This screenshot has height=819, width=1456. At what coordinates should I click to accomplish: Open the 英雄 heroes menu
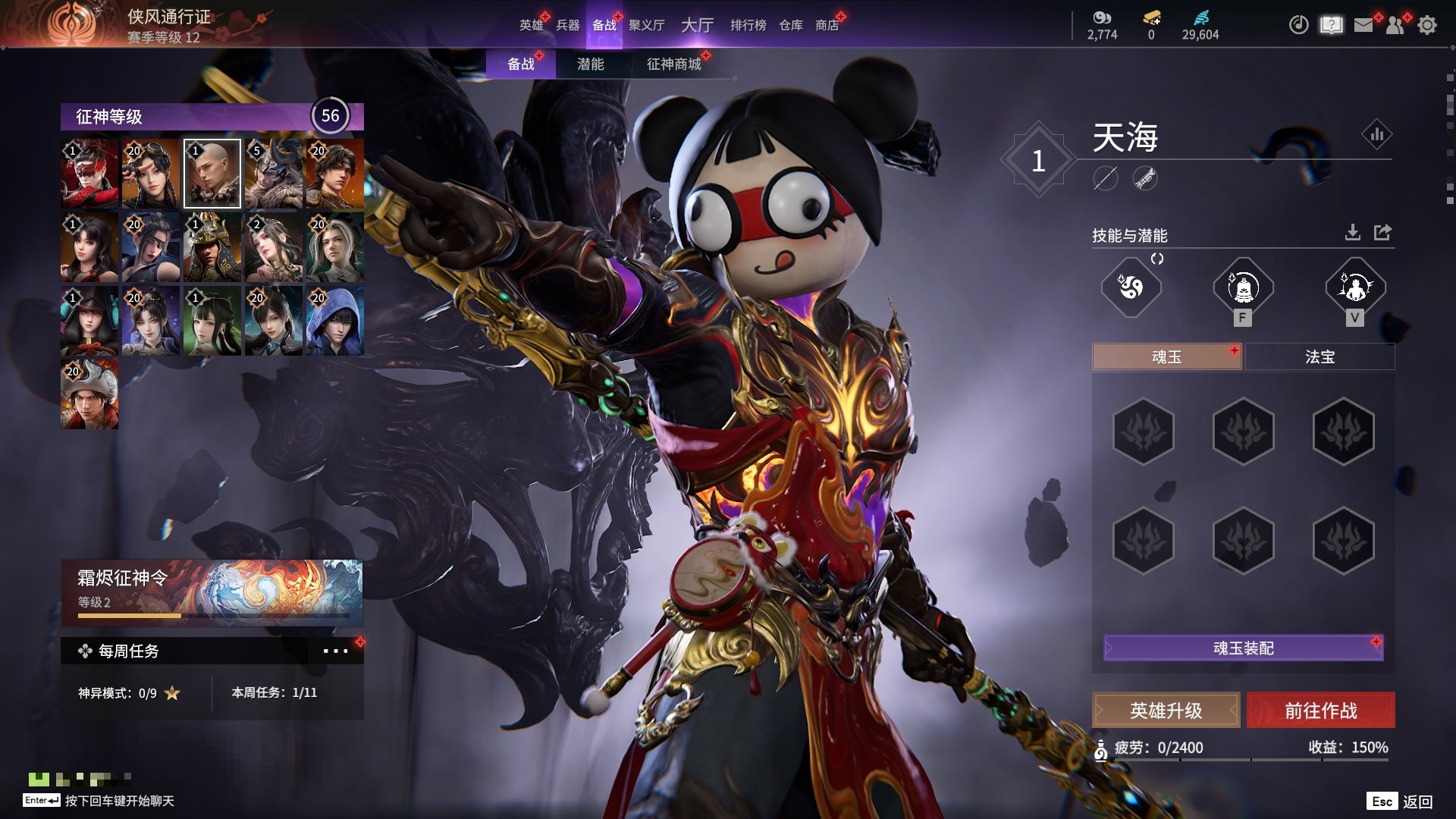tap(531, 25)
